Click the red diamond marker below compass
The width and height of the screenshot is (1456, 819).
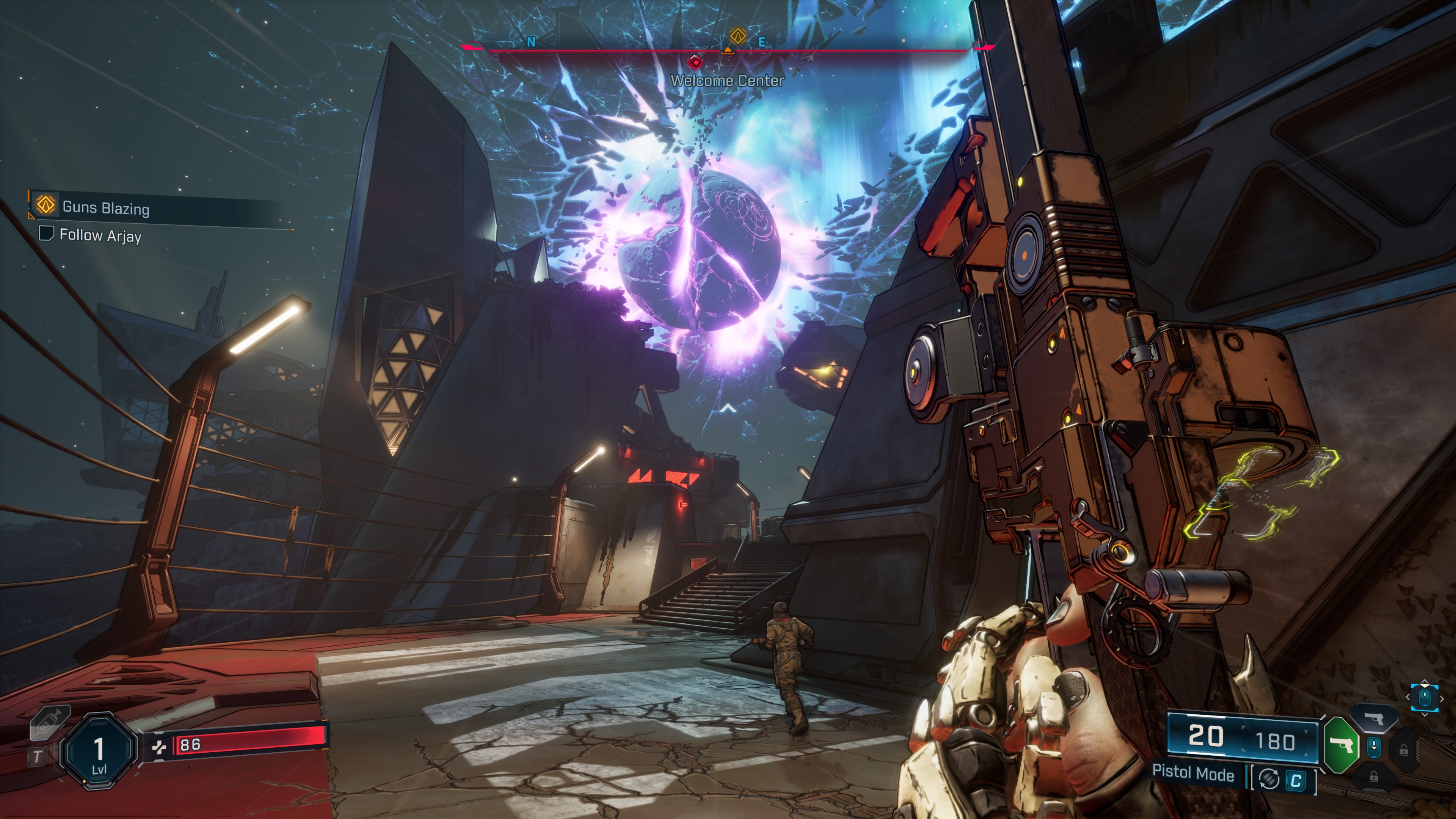pyautogui.click(x=695, y=61)
